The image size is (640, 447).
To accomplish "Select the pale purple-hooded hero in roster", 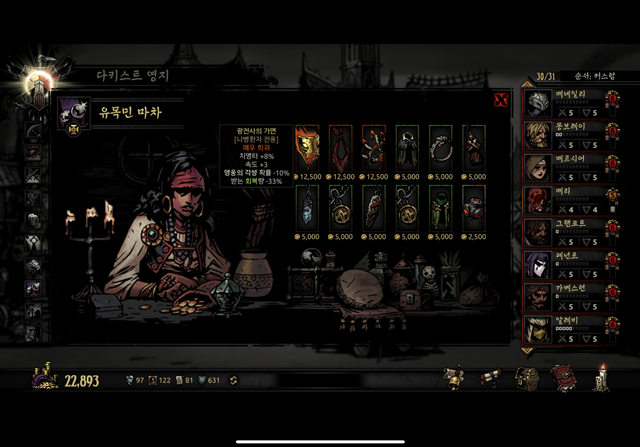I will pyautogui.click(x=539, y=263).
